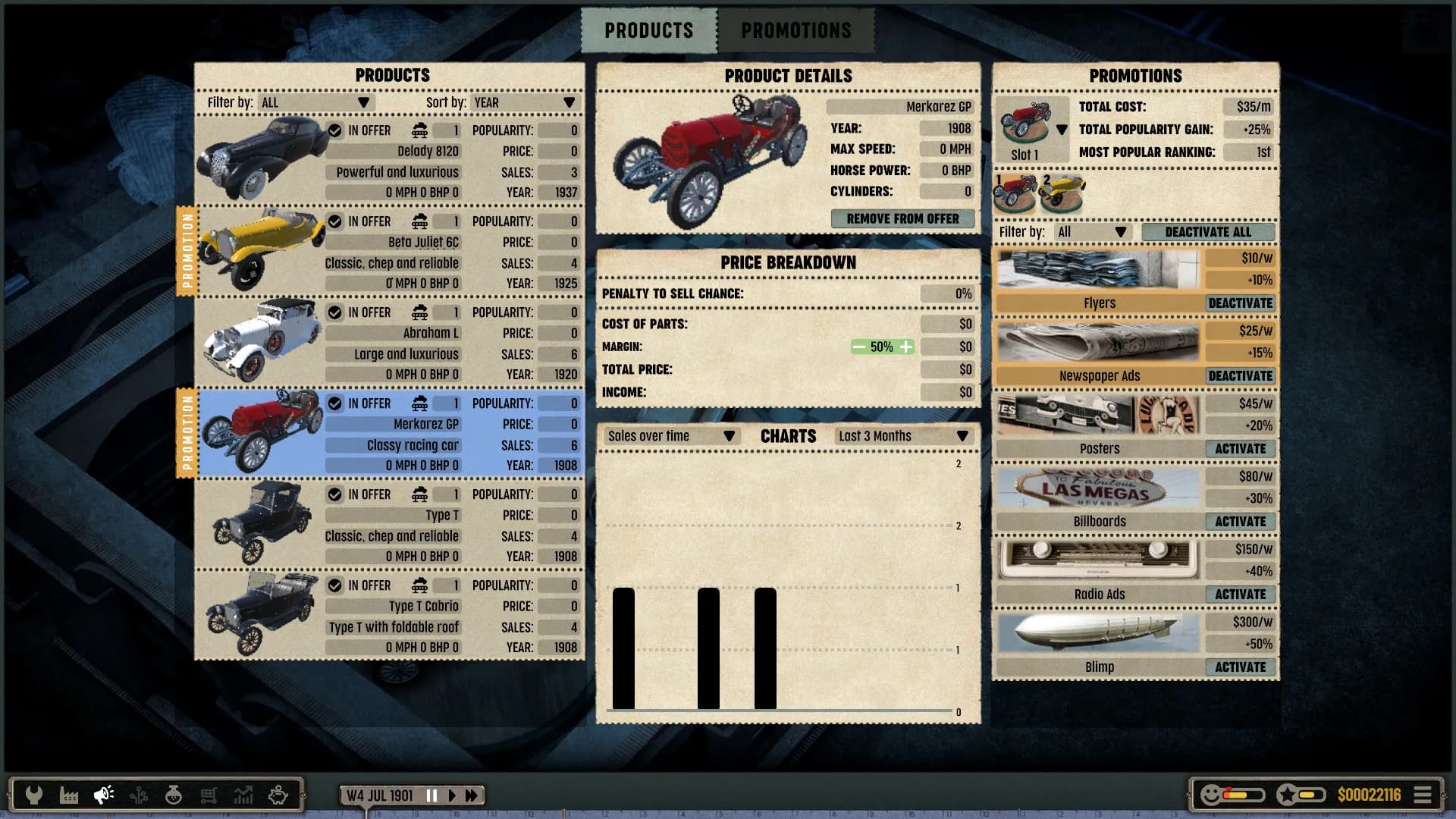Click the shopping cart icon
1456x819 pixels.
click(x=208, y=795)
